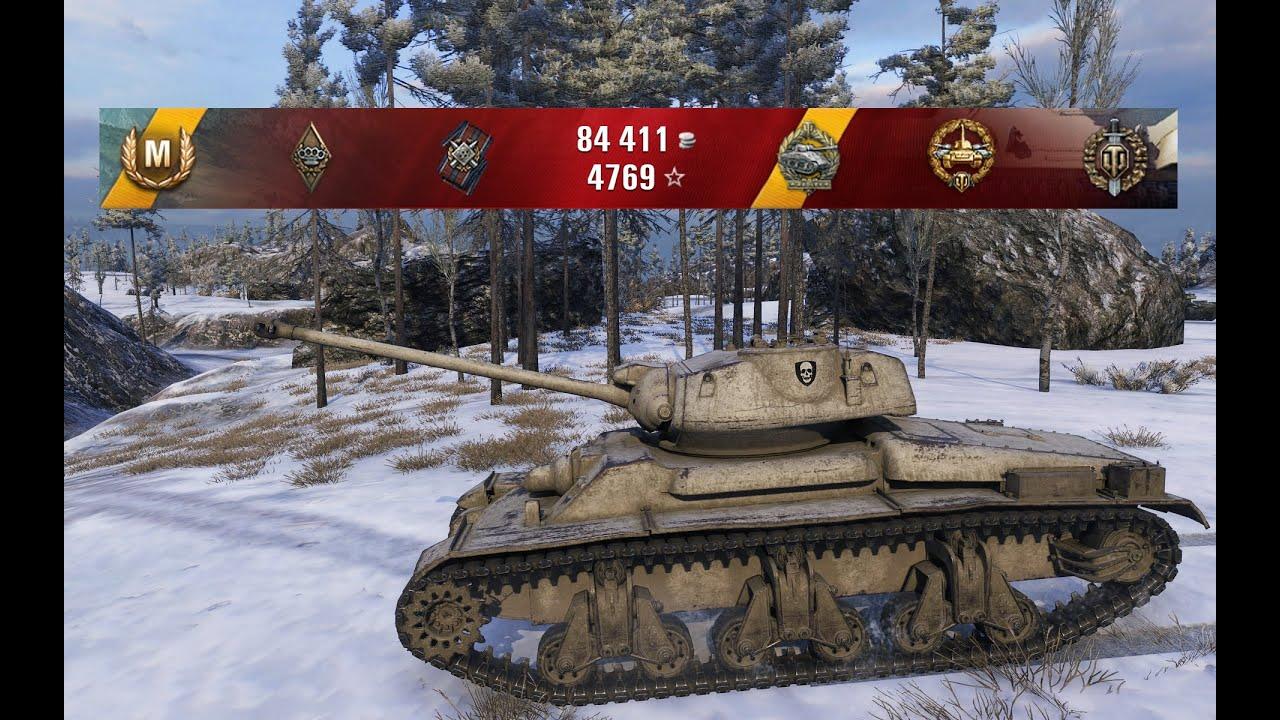Click the gold M mastery badge
Viewport: 1280px width, 720px height.
(157, 158)
